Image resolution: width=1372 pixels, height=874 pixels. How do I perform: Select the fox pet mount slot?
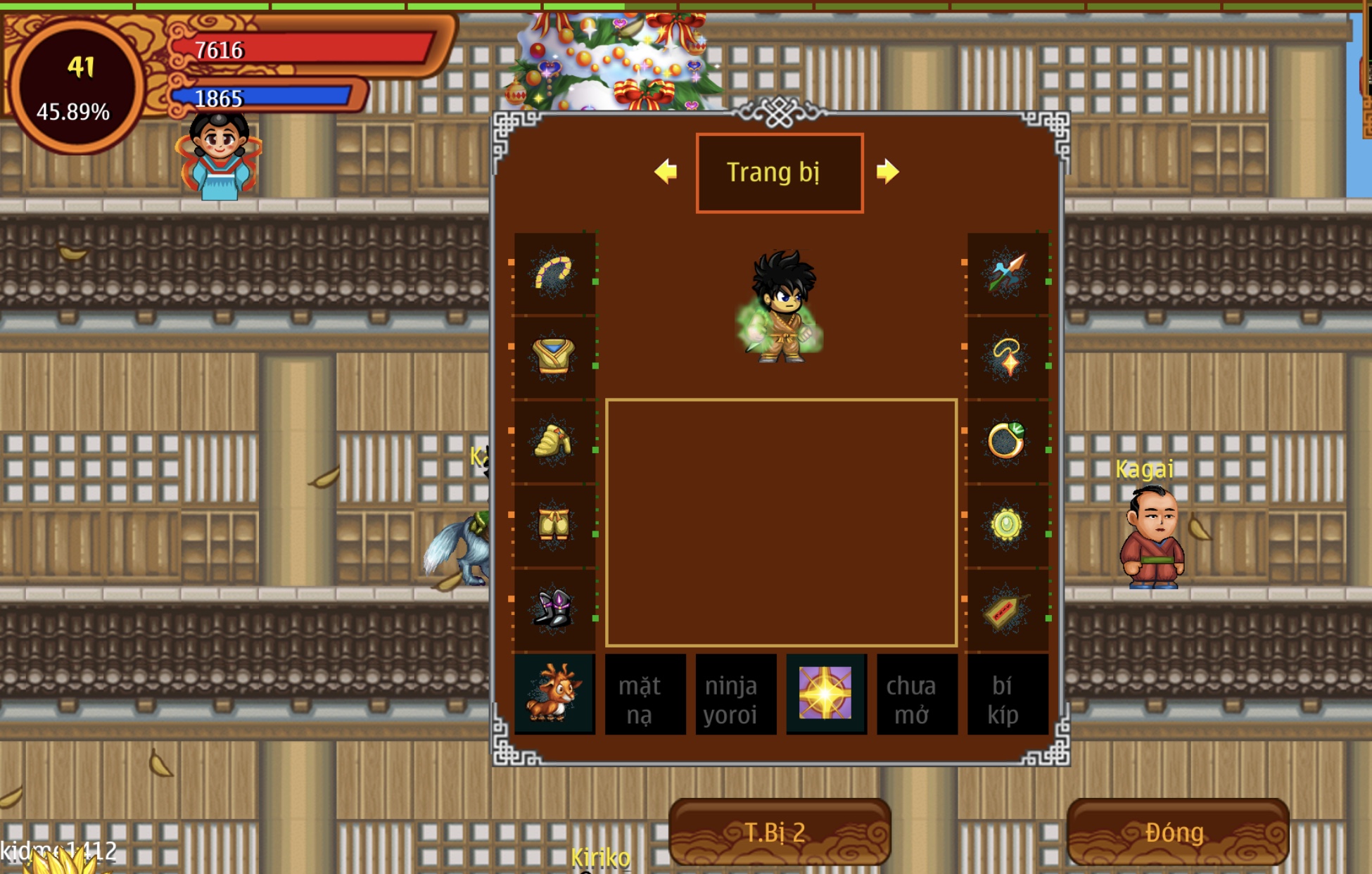pyautogui.click(x=554, y=695)
